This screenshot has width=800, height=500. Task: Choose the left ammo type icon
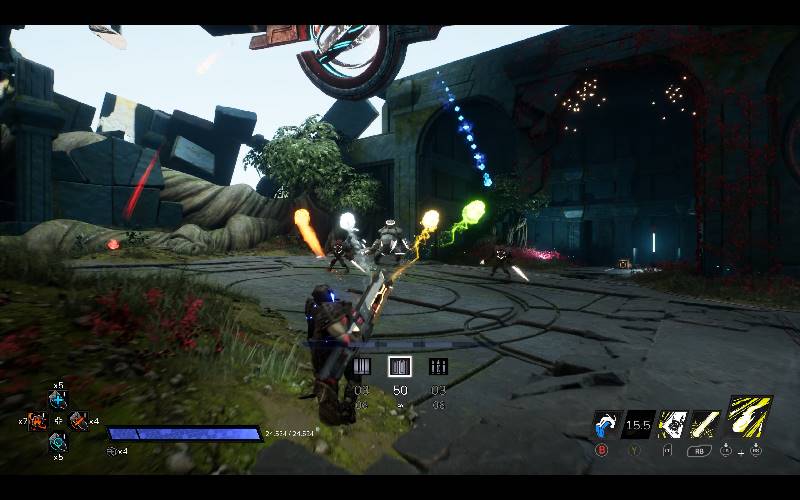point(362,367)
